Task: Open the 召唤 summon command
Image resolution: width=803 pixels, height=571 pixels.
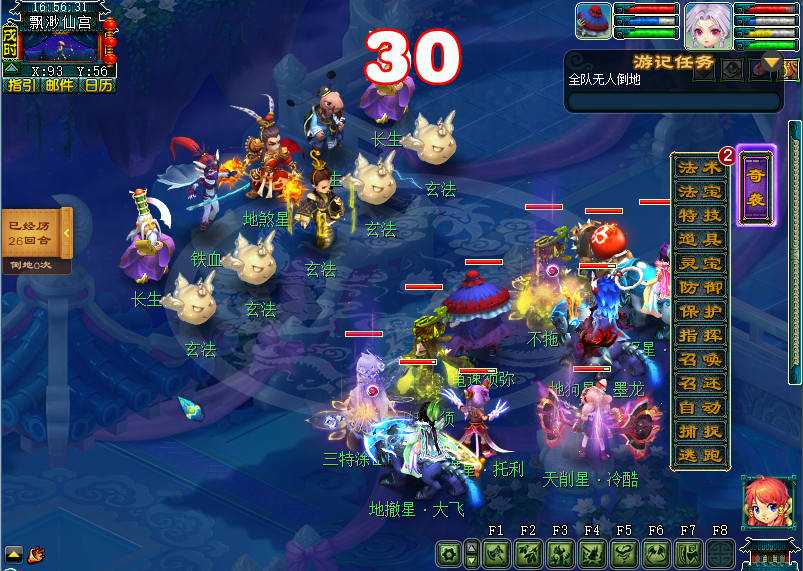Action: point(699,359)
